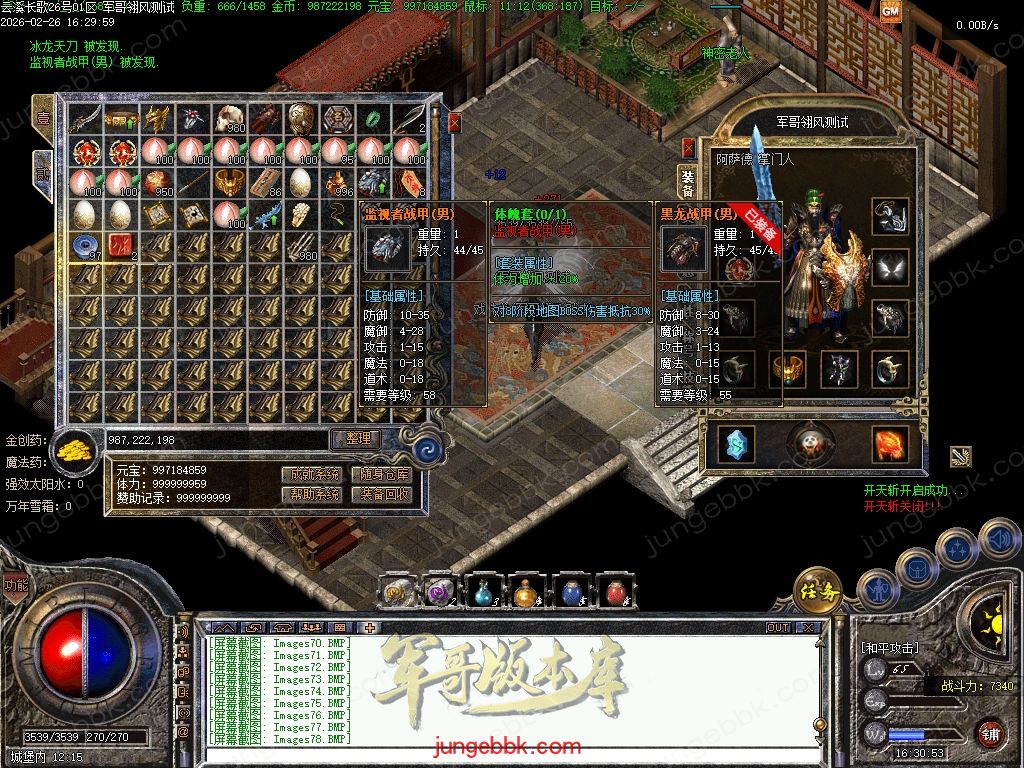Open the 成就系统 achievement system
Screen dimensions: 1024x768
click(x=312, y=475)
